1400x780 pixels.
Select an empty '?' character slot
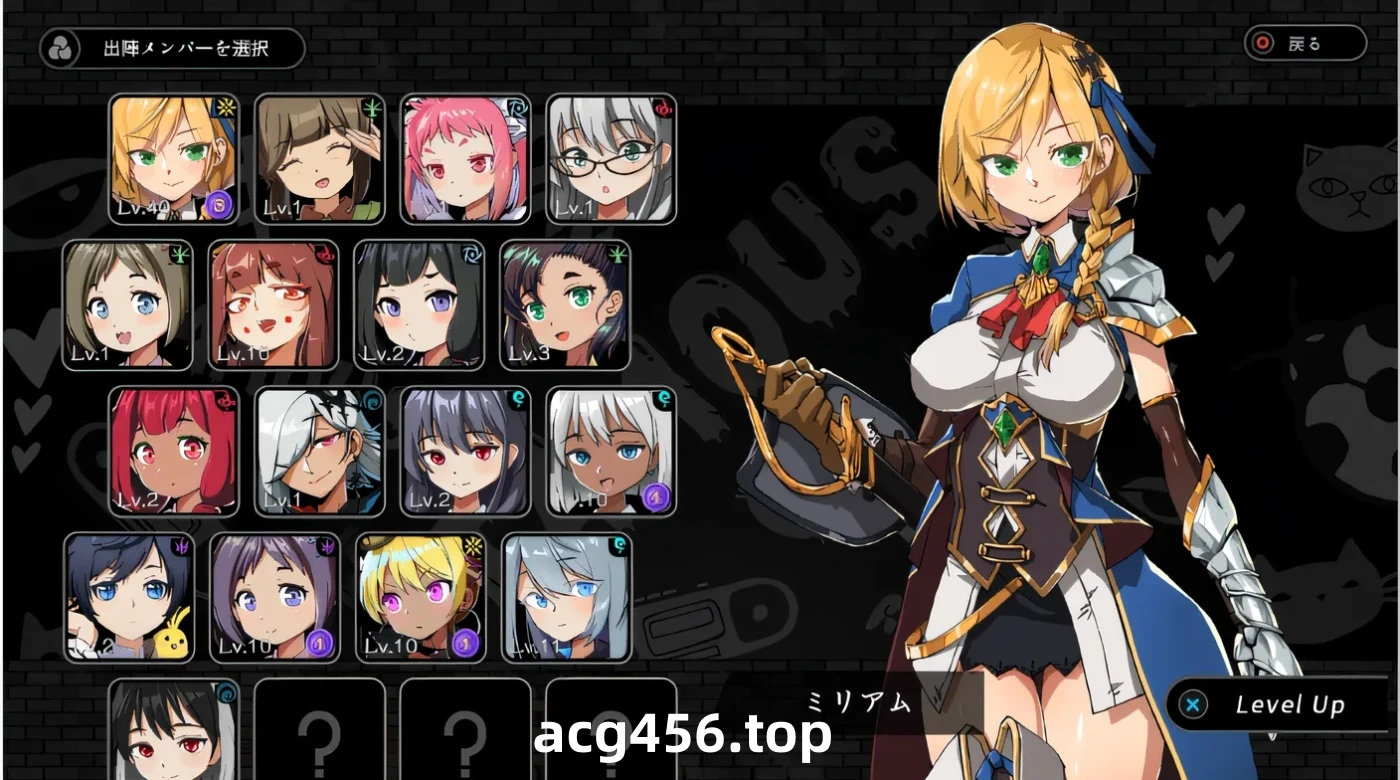click(x=320, y=740)
